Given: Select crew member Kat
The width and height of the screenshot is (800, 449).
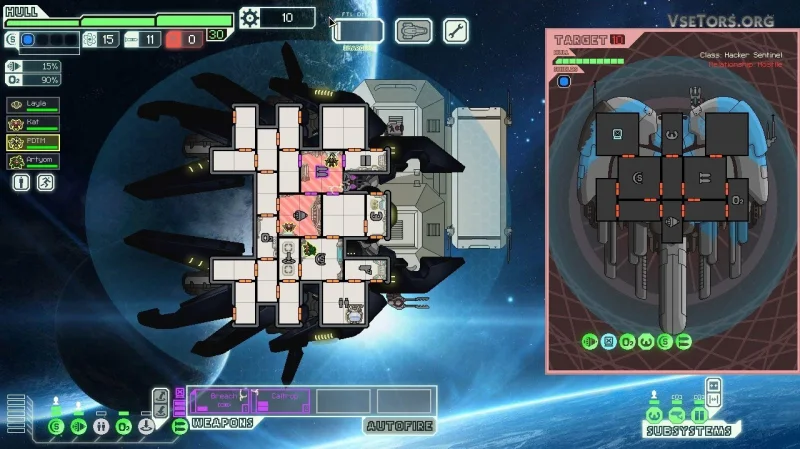Looking at the screenshot, I should pos(33,123).
